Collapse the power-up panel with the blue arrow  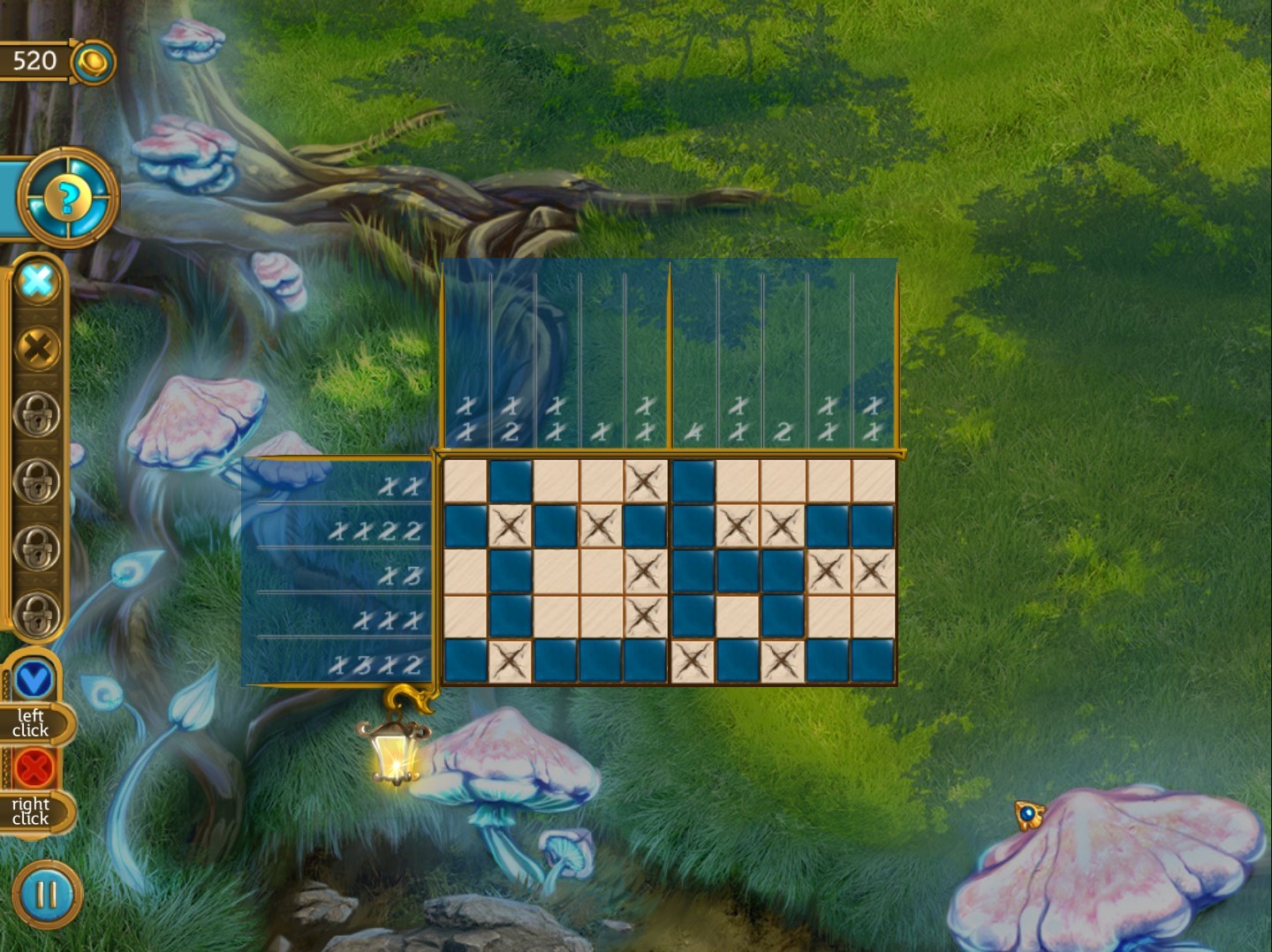click(34, 677)
